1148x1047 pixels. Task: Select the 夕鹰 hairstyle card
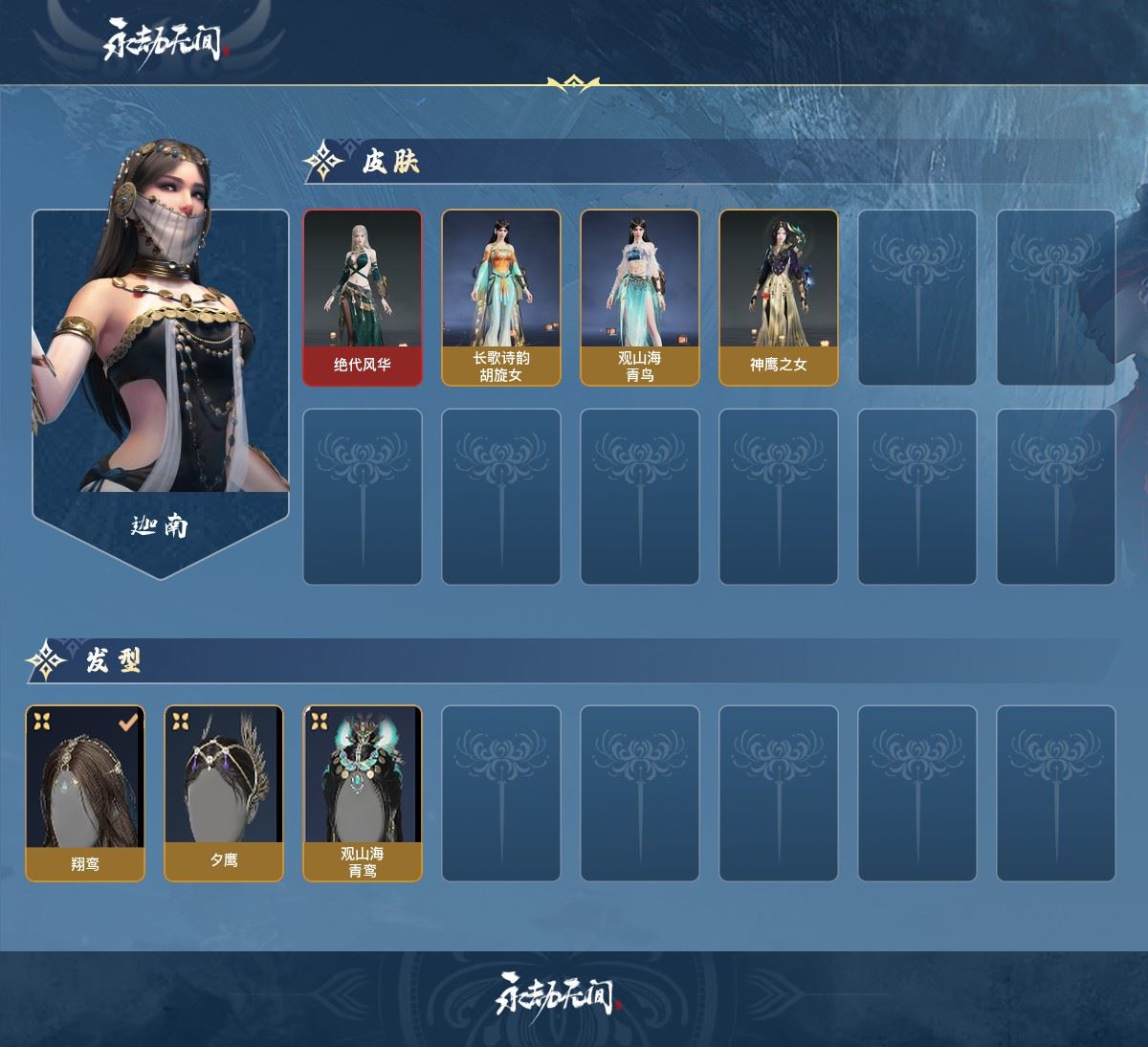click(x=224, y=793)
